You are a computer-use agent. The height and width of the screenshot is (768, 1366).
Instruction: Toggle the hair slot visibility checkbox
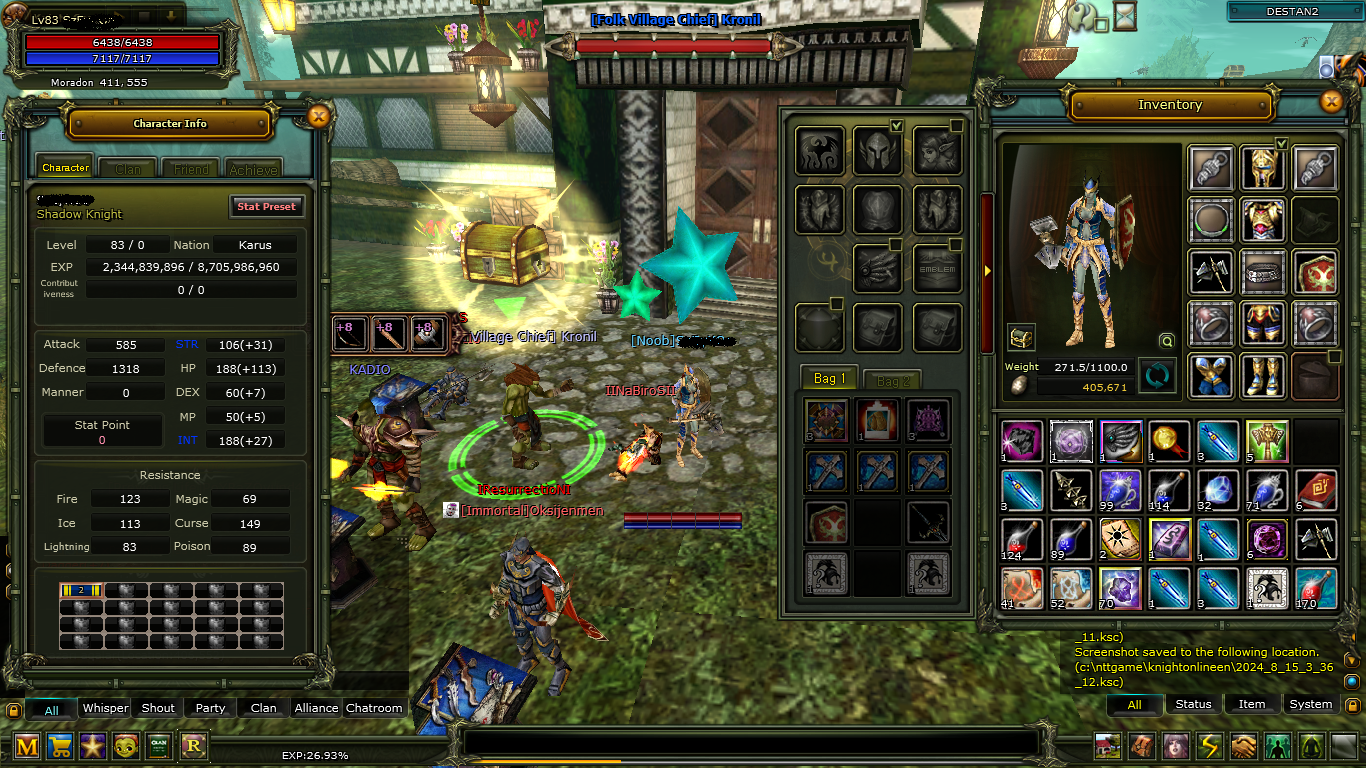955,125
